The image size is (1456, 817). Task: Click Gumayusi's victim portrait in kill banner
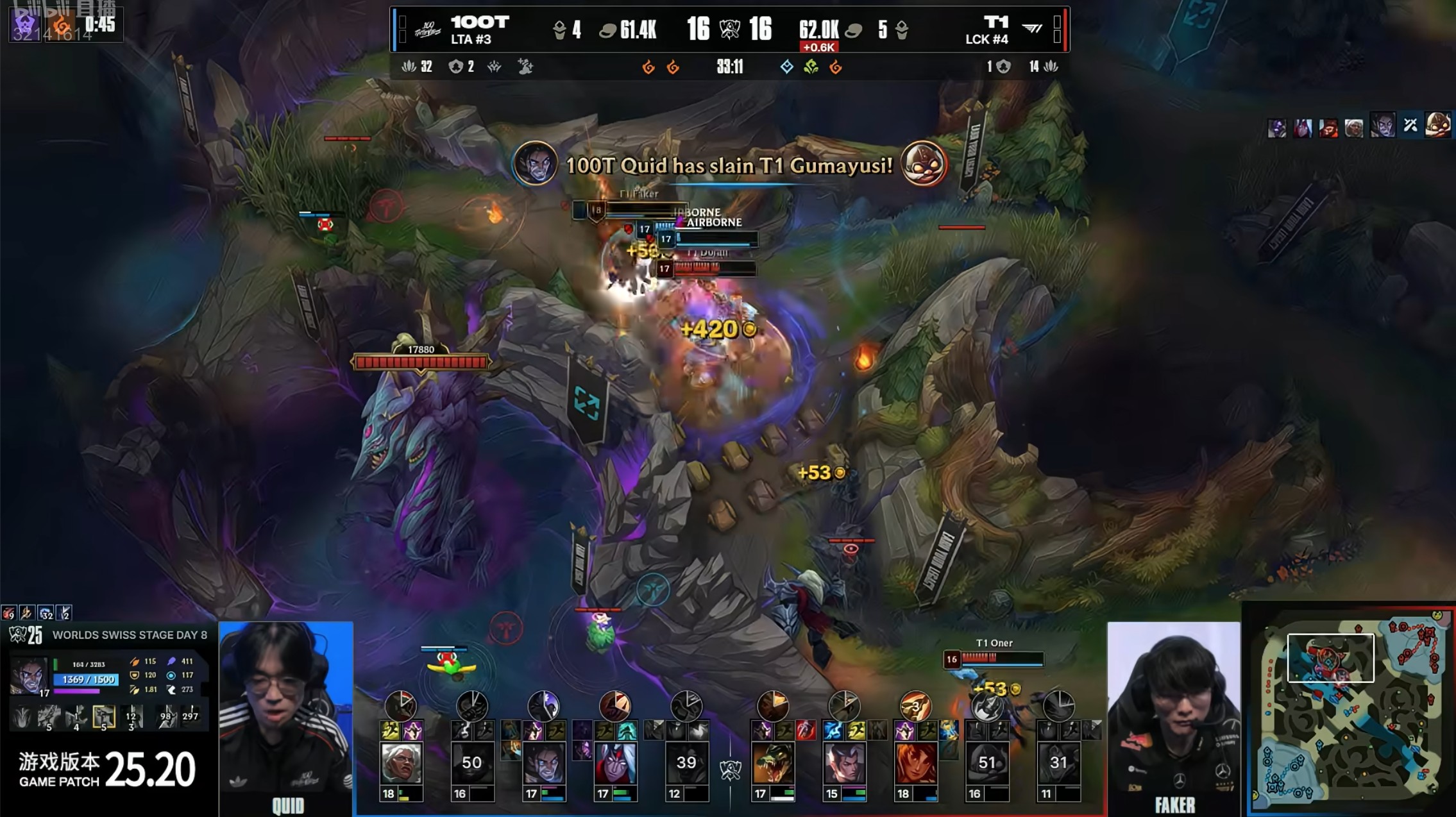[x=924, y=164]
